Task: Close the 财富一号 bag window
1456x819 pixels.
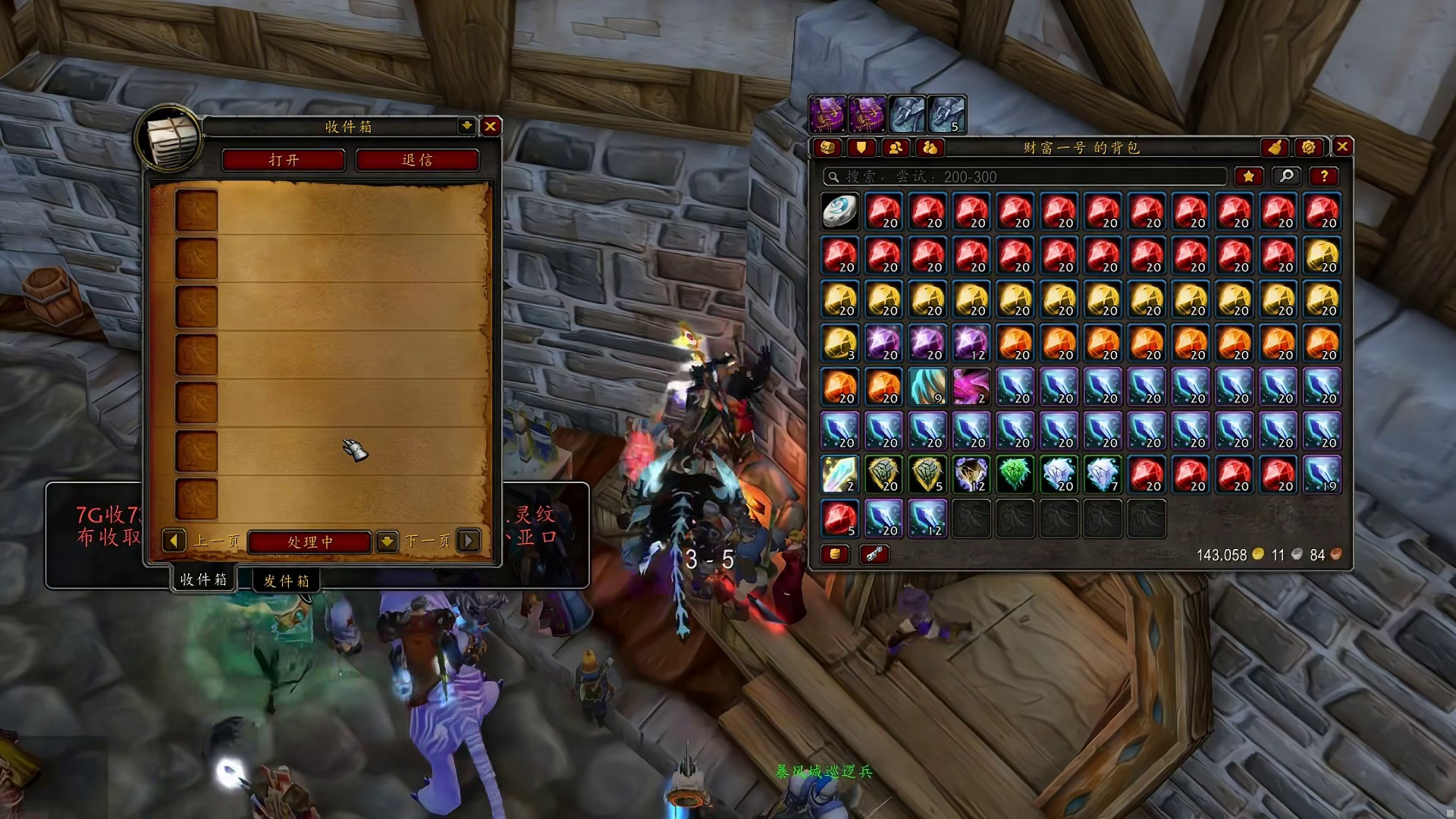Action: pyautogui.click(x=1342, y=146)
